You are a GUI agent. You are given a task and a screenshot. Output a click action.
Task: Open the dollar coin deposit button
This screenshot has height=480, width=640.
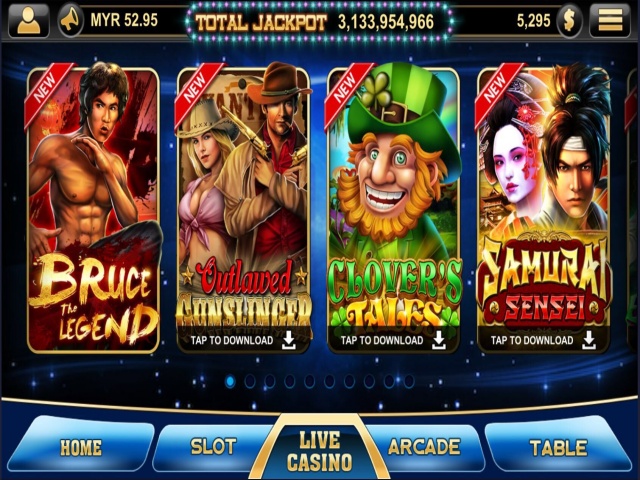click(x=570, y=19)
